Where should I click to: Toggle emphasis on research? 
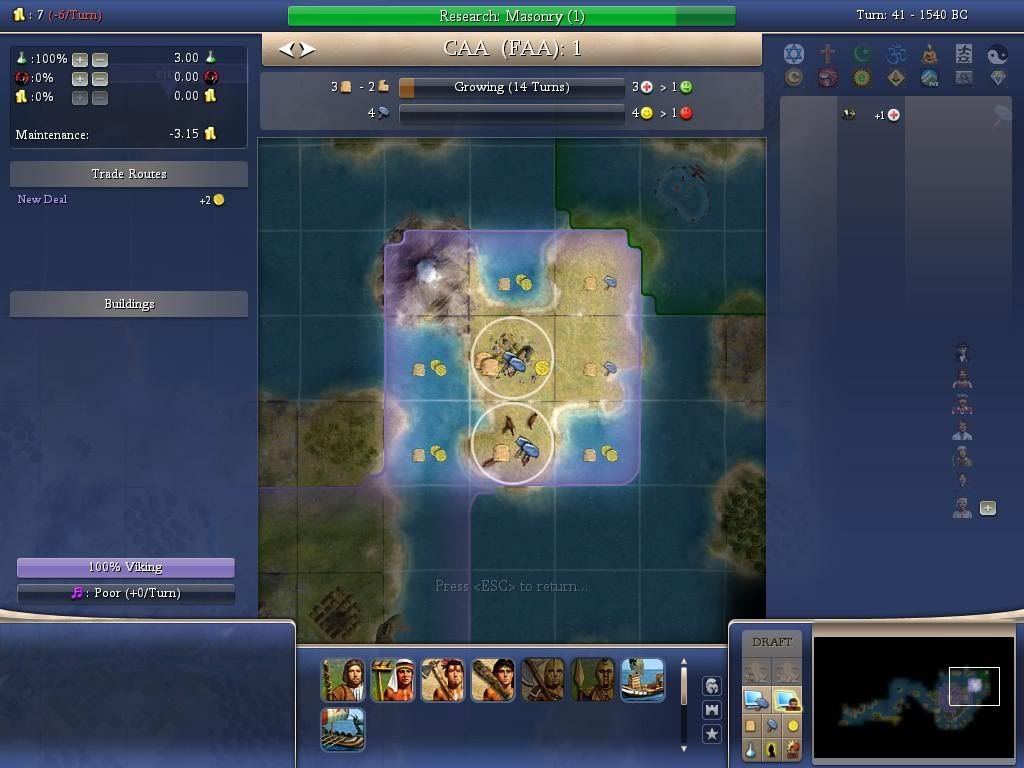tap(751, 748)
